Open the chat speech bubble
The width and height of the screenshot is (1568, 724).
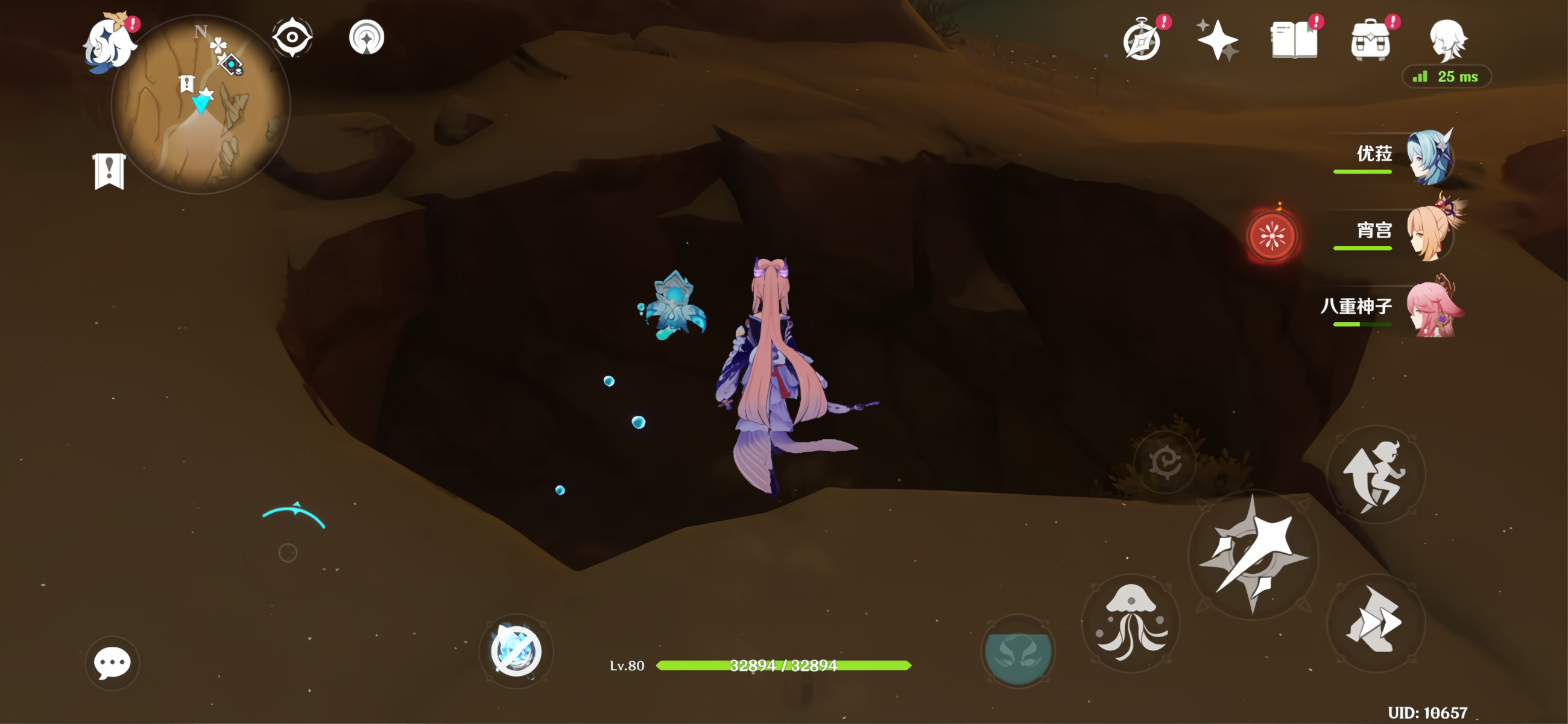[112, 662]
